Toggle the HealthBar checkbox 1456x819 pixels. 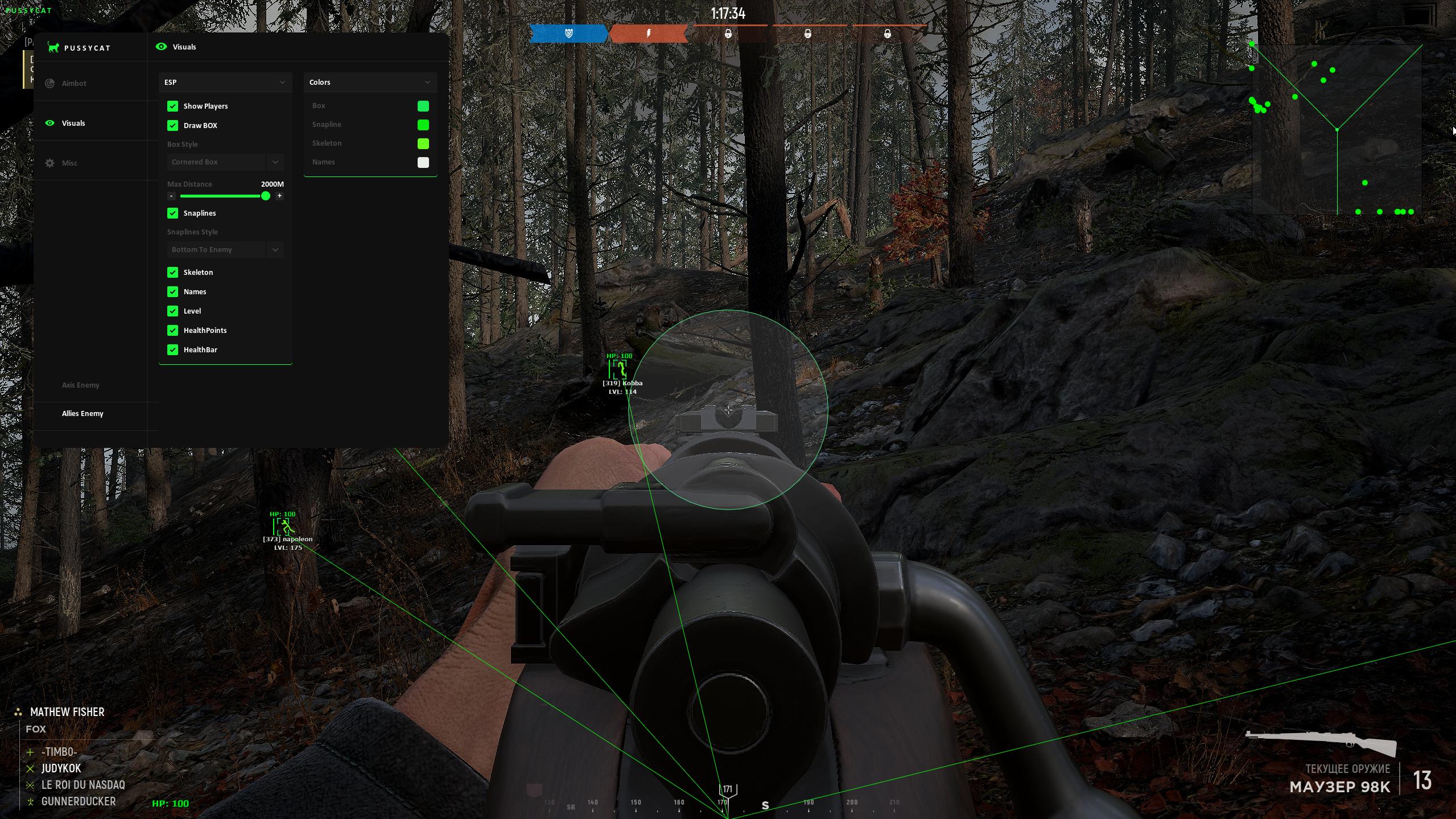[172, 350]
